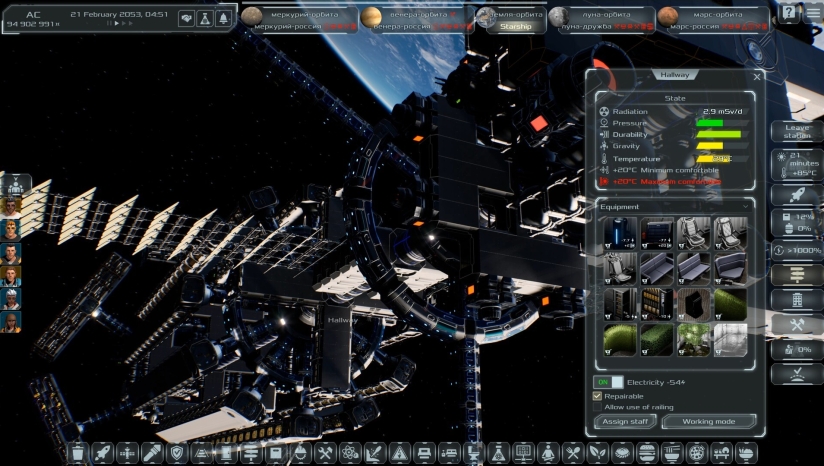The image size is (824, 466).
Task: Select the trash bin tool in bottom toolbar
Action: tap(78, 453)
